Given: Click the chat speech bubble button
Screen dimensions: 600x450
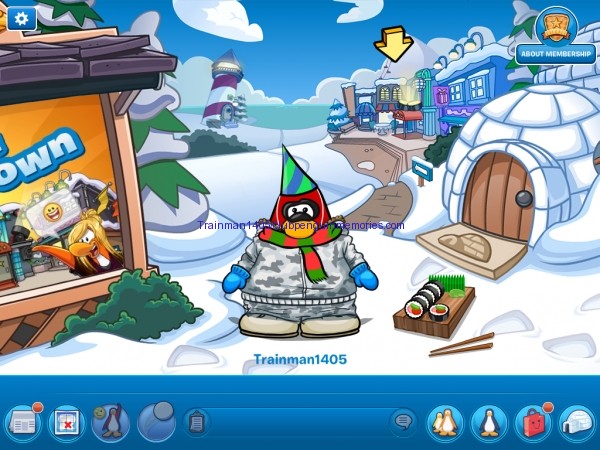Looking at the screenshot, I should [x=403, y=422].
